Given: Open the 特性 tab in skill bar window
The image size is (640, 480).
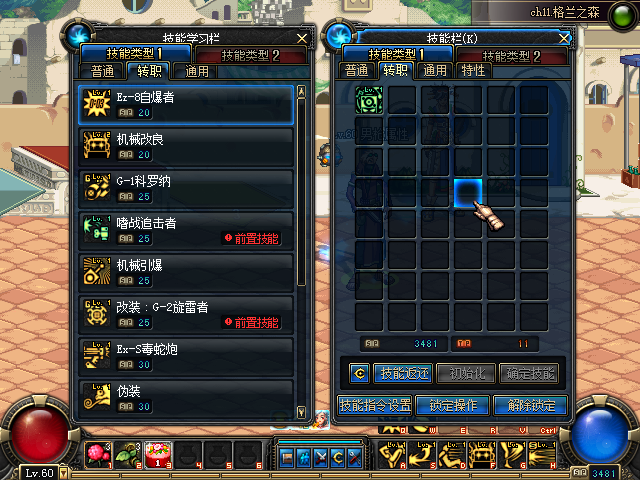Looking at the screenshot, I should click(473, 71).
